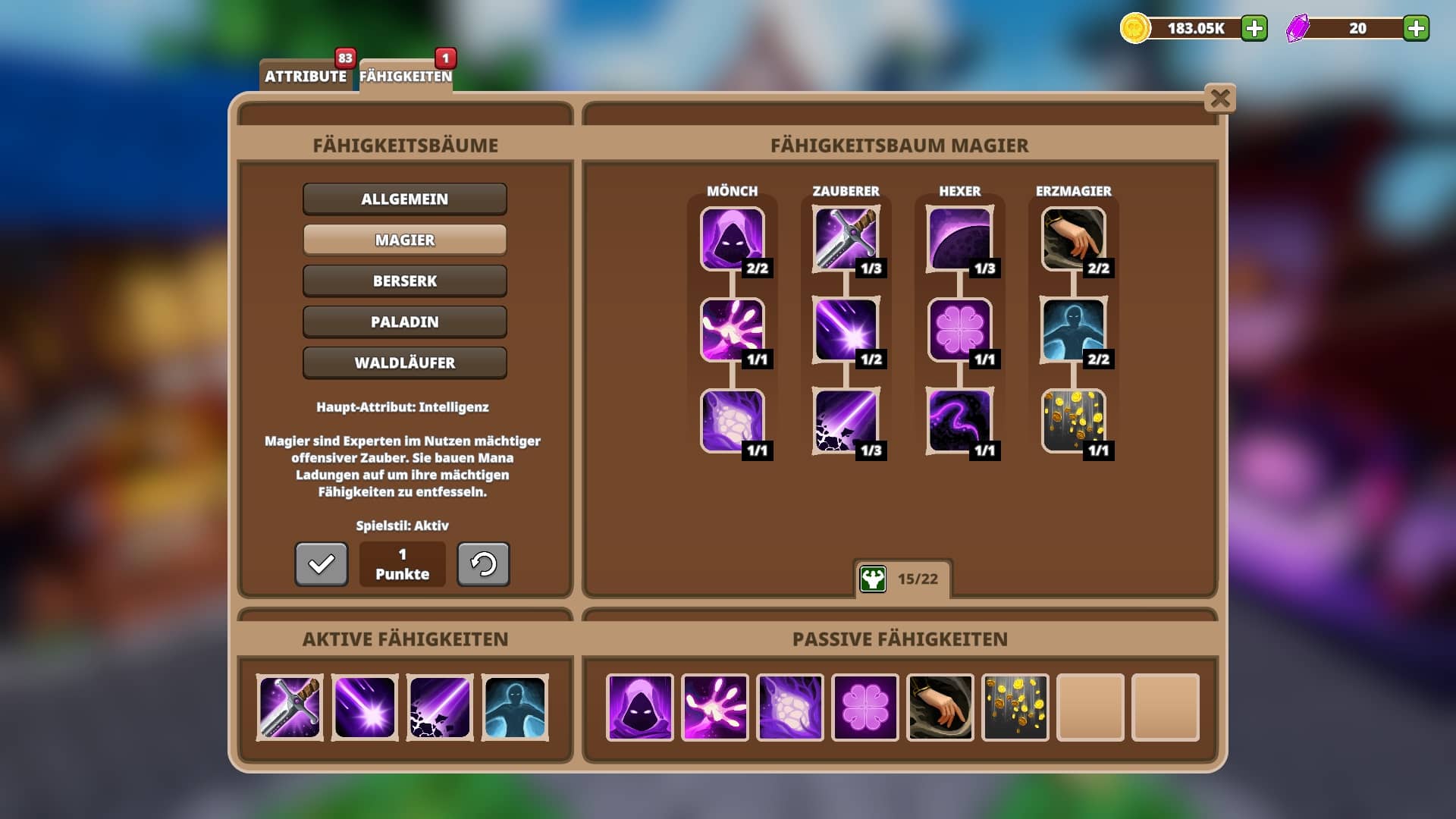Viewport: 1456px width, 819px height.
Task: Pick the glowing blue figure skill under Erzmagier
Action: coord(1073,330)
